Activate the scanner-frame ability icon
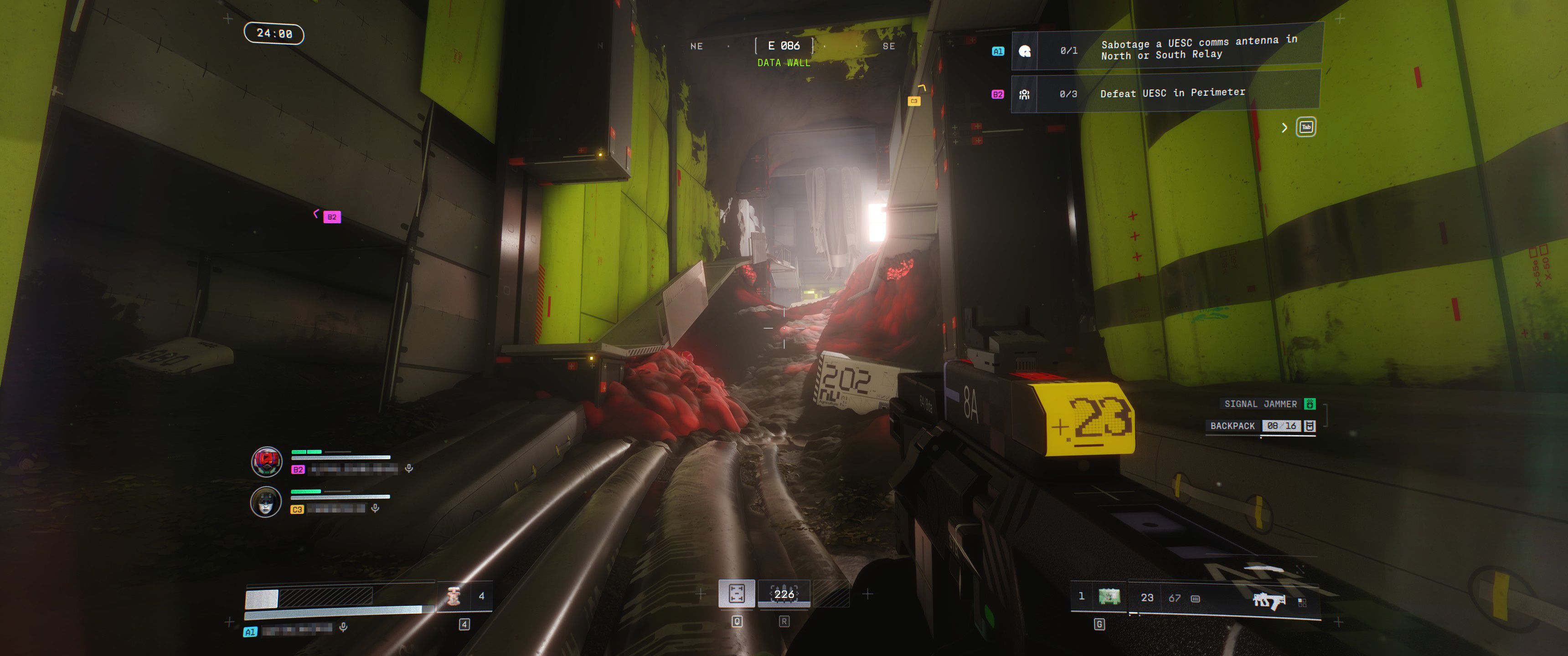Viewport: 1568px width, 656px height. pyautogui.click(x=737, y=593)
